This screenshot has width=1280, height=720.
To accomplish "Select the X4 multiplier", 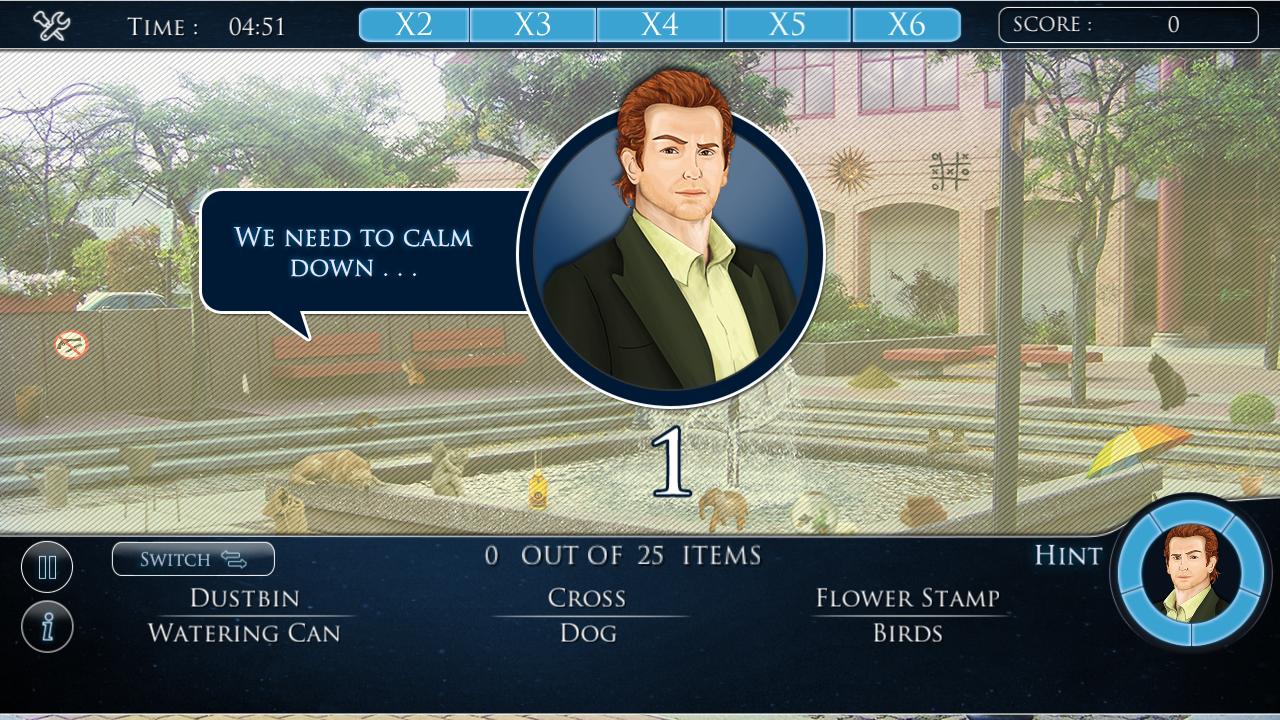I will point(661,22).
